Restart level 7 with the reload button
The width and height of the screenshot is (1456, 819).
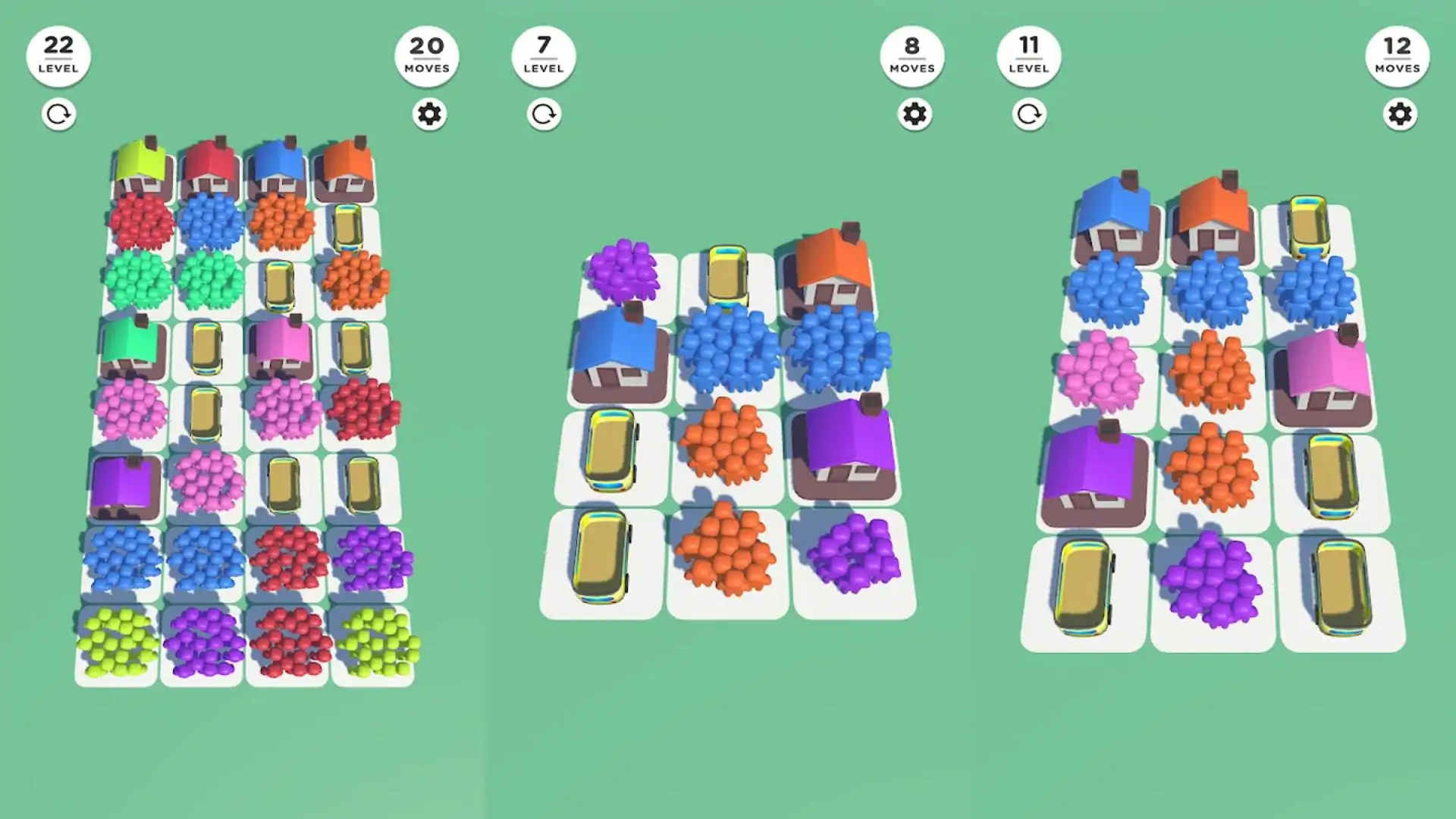pos(544,115)
